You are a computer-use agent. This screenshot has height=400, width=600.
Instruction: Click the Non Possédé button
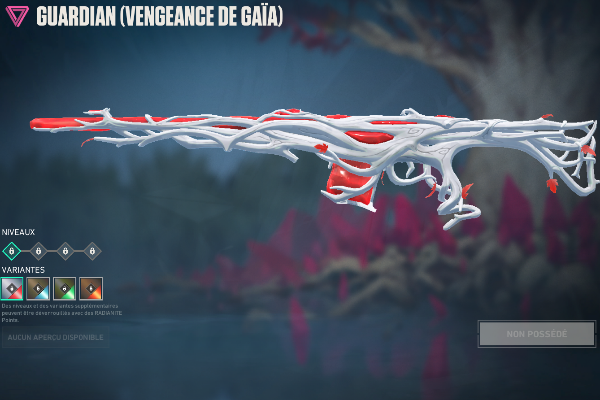(x=536, y=333)
